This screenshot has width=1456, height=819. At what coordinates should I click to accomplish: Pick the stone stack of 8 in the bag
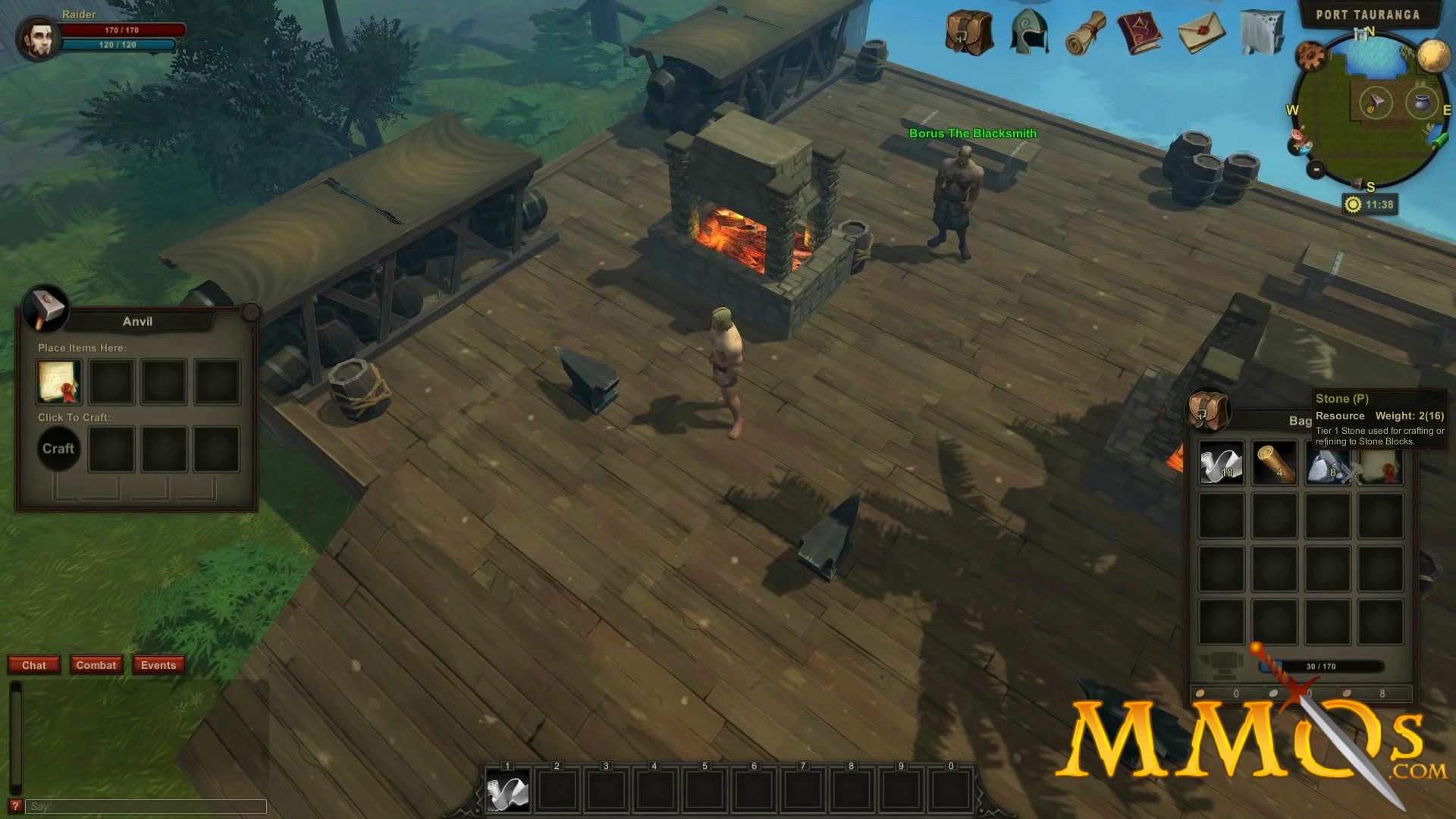(1326, 464)
